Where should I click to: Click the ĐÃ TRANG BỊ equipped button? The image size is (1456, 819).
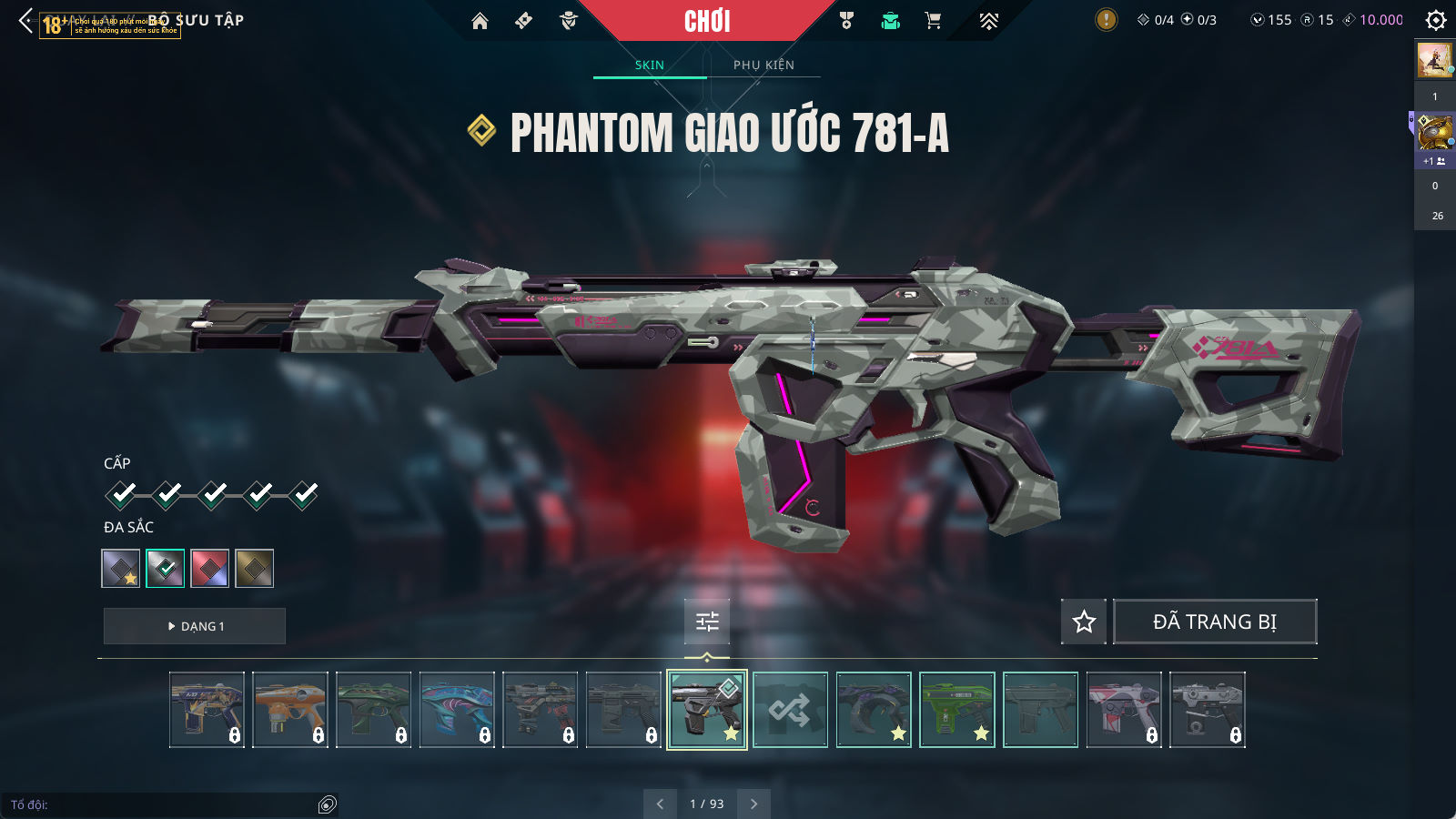click(x=1215, y=622)
